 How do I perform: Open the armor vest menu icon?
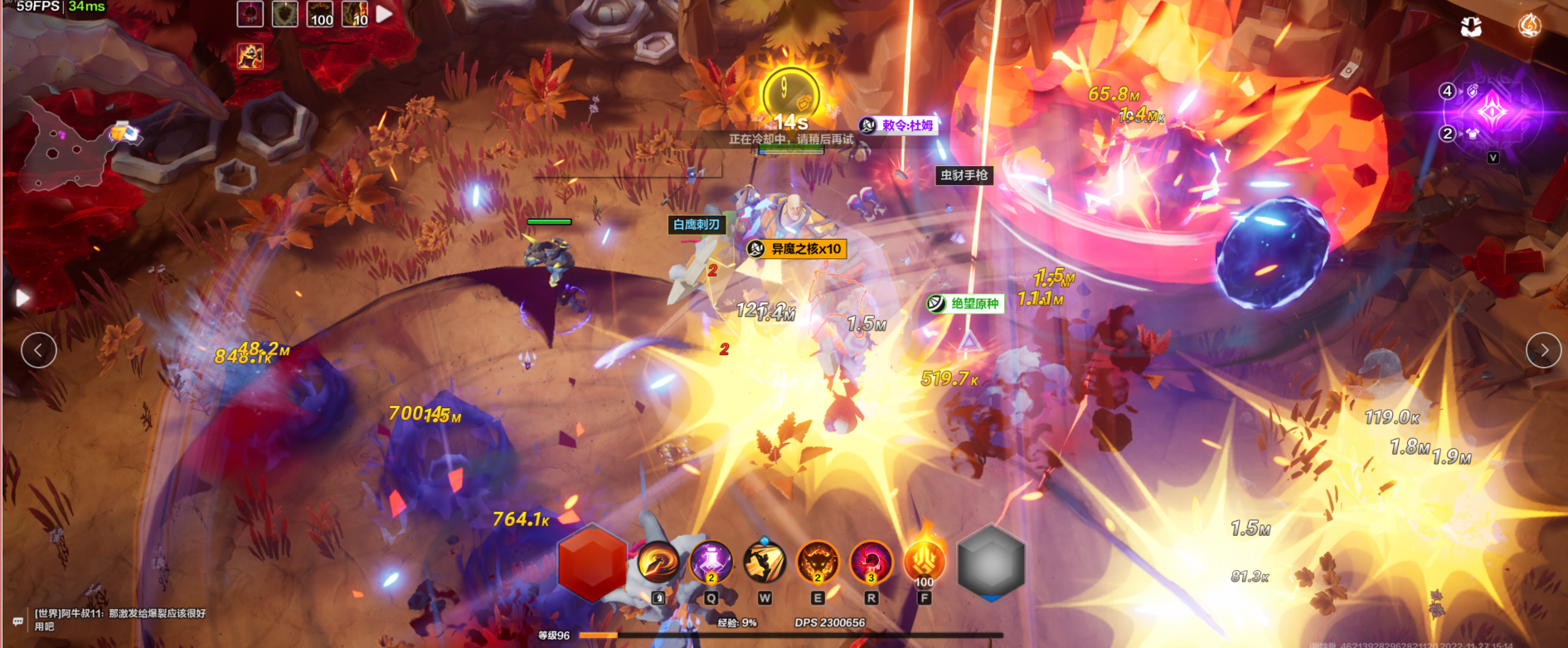1471,27
